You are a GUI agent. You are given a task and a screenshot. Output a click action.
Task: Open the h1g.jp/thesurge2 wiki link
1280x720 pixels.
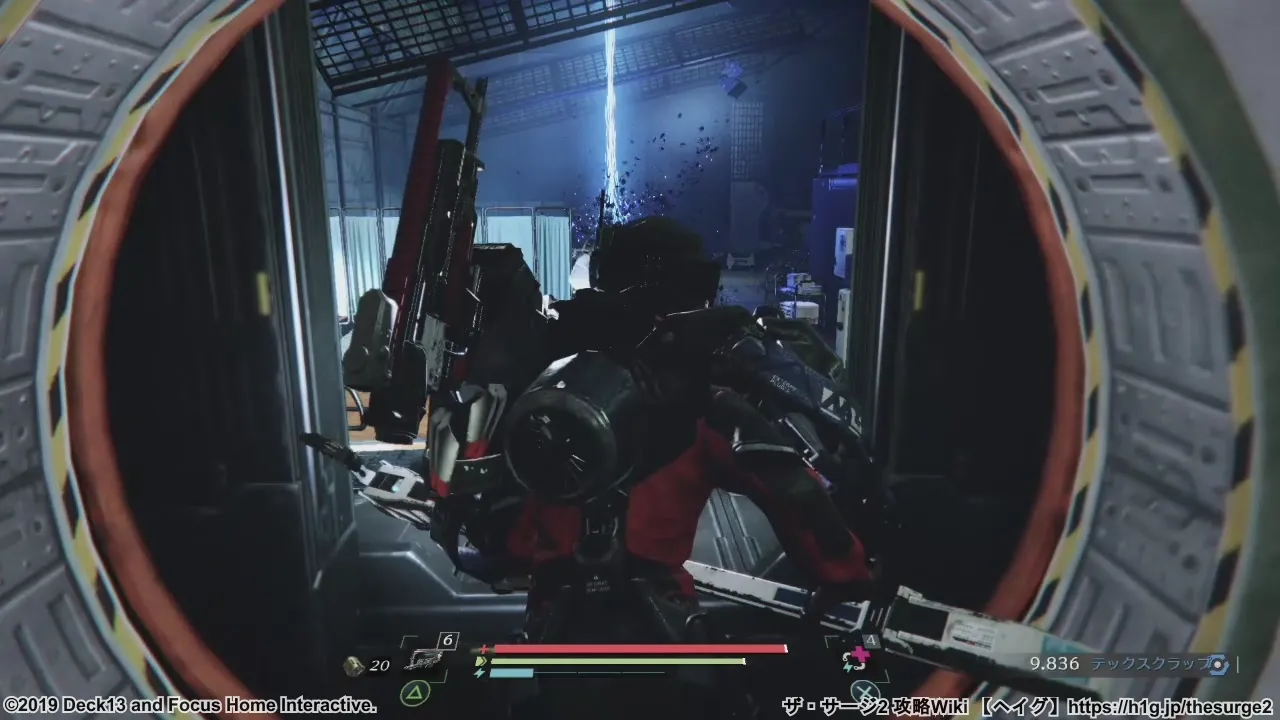[1174, 706]
